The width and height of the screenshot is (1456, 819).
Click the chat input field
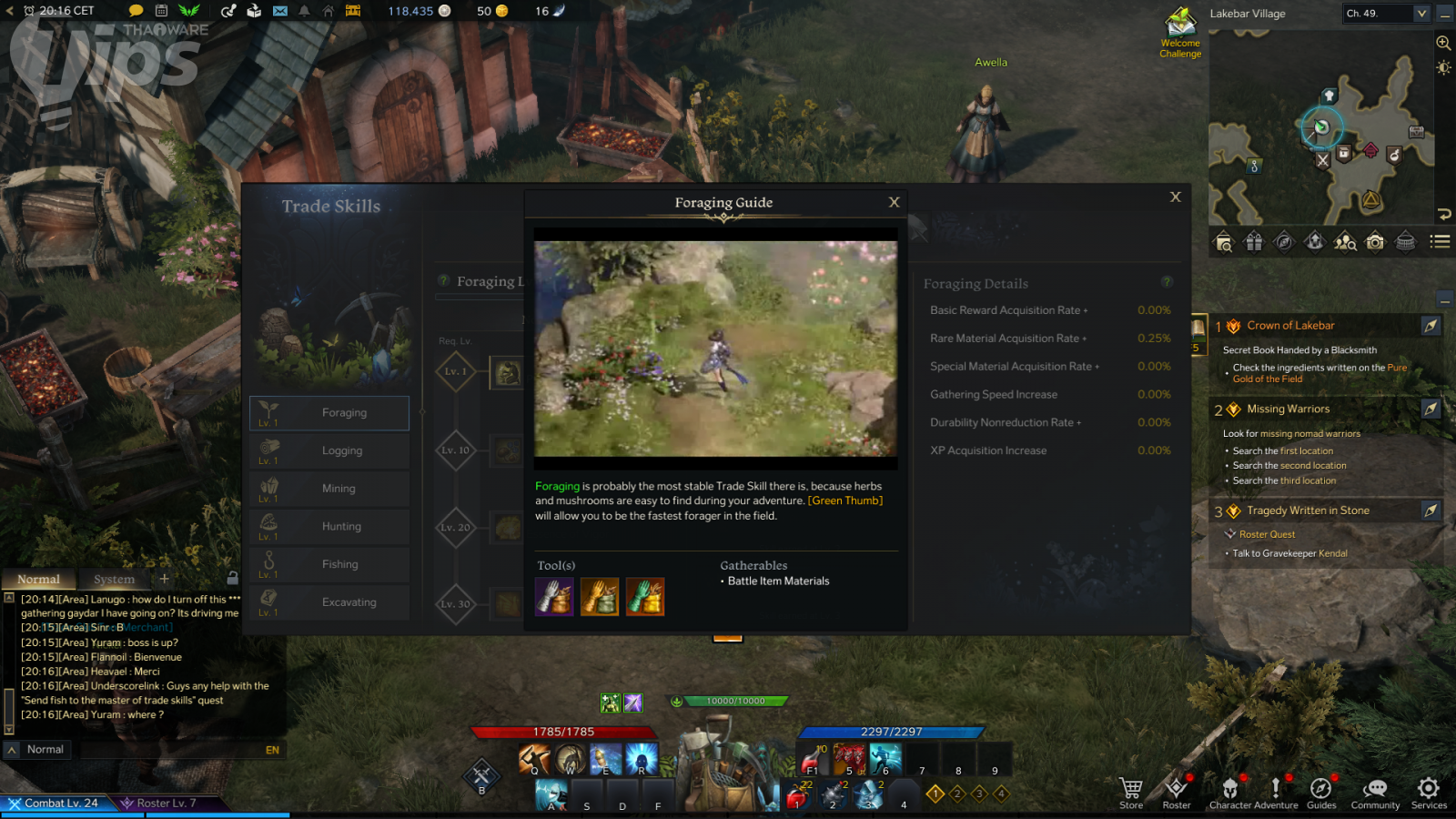coord(146,750)
